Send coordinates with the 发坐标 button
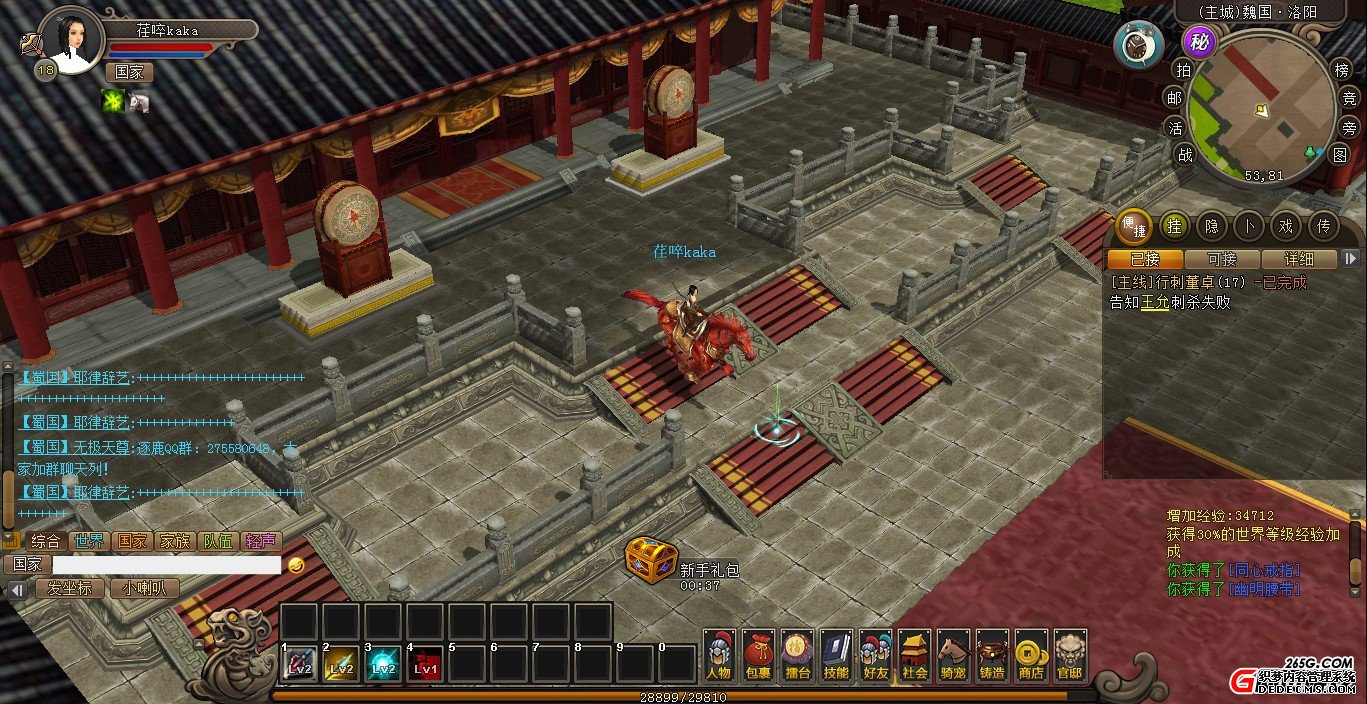The height and width of the screenshot is (704, 1367). 70,588
